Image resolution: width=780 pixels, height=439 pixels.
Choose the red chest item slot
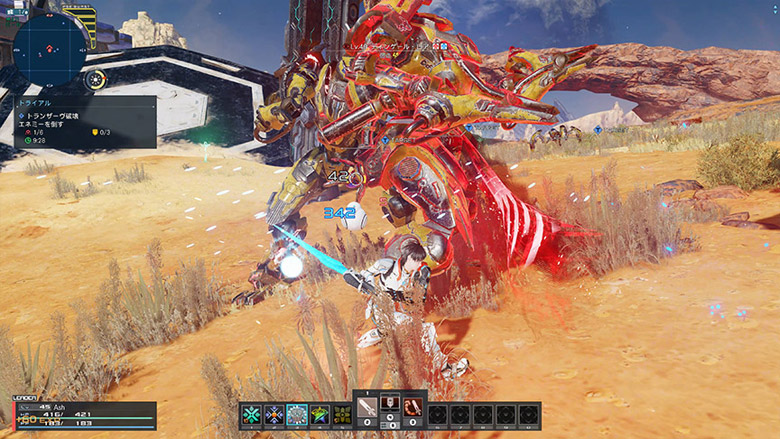[390, 404]
